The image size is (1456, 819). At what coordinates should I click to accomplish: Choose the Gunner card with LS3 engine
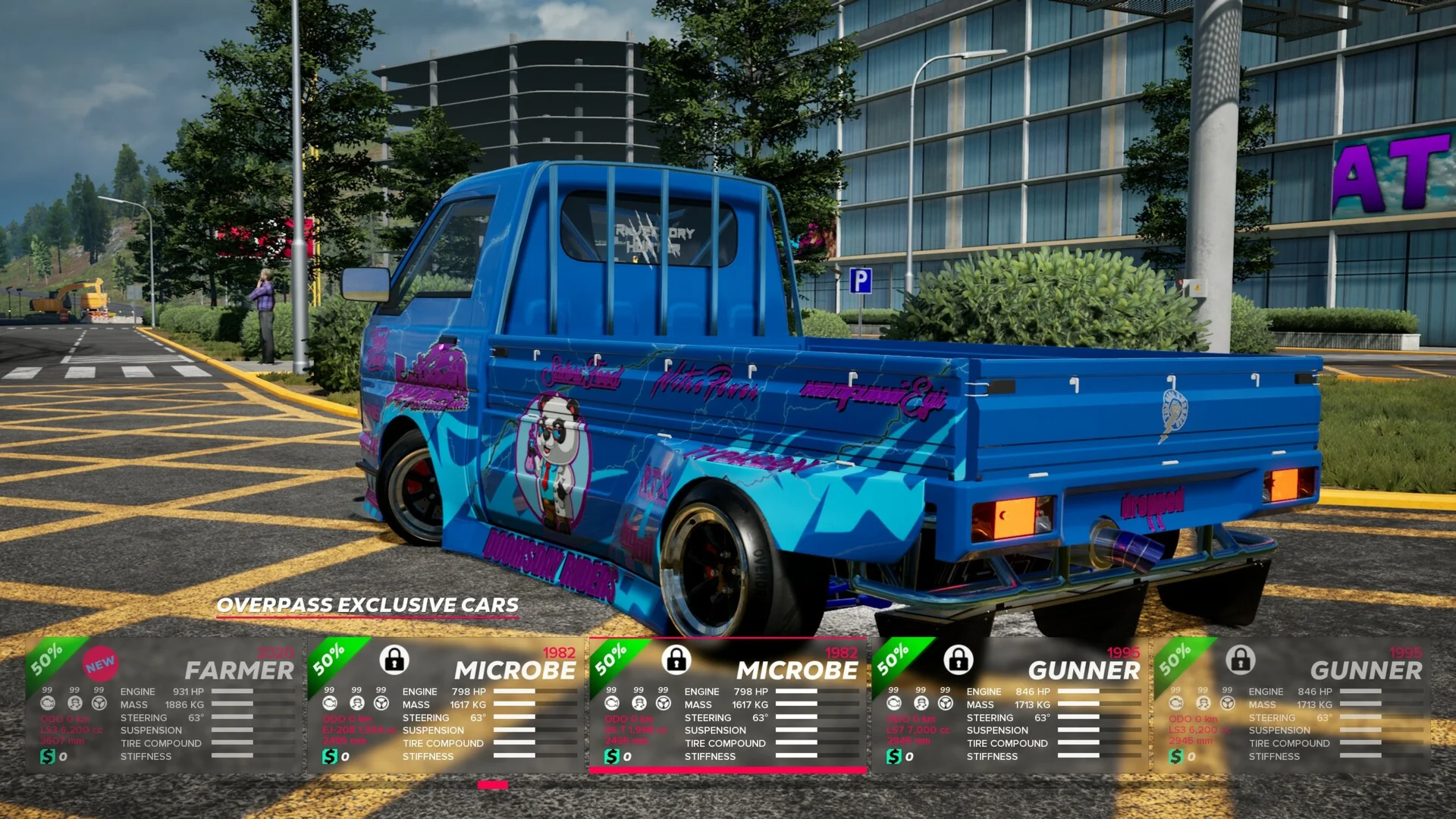coord(1291,705)
